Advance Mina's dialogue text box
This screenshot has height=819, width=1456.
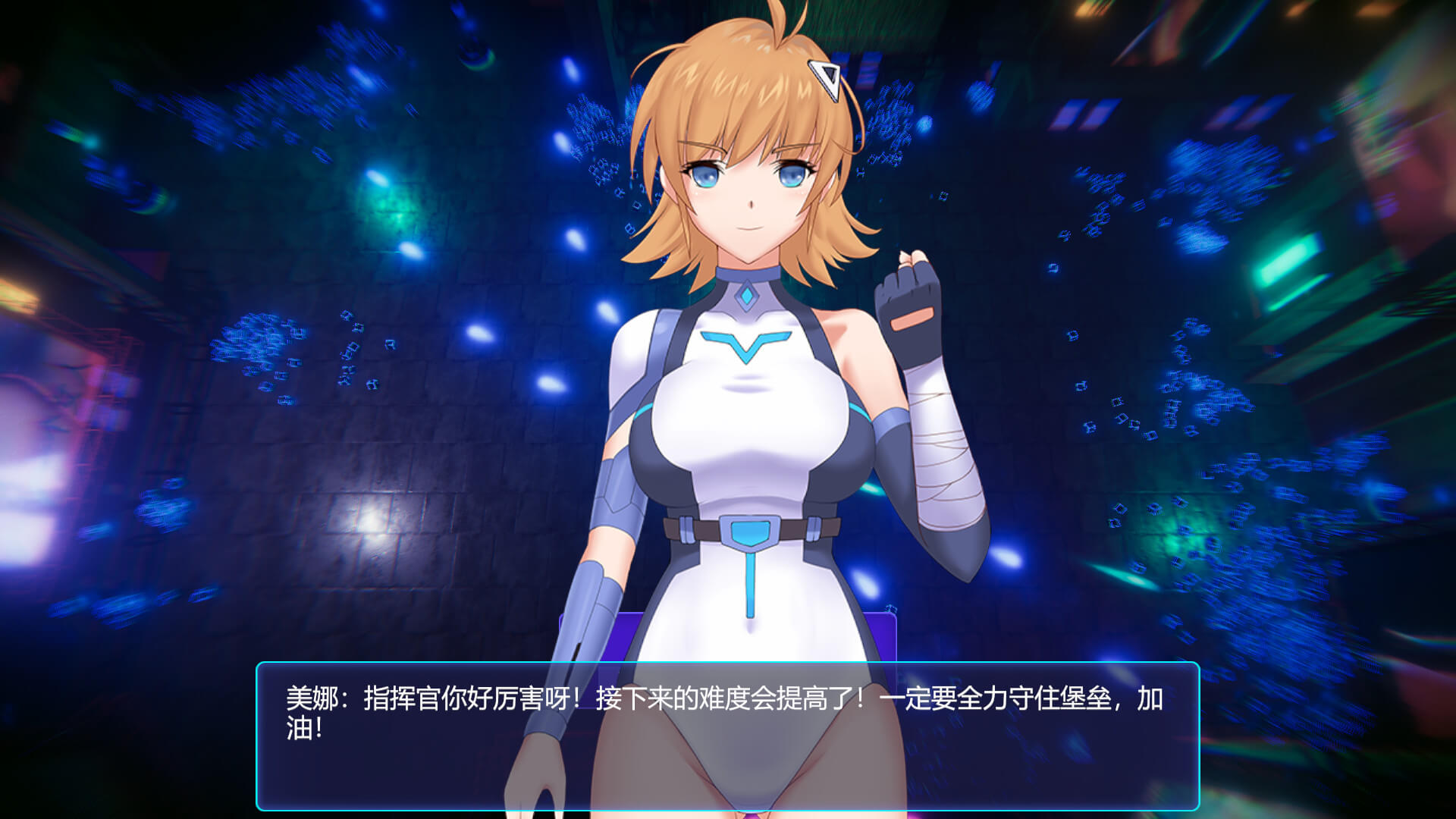727,736
